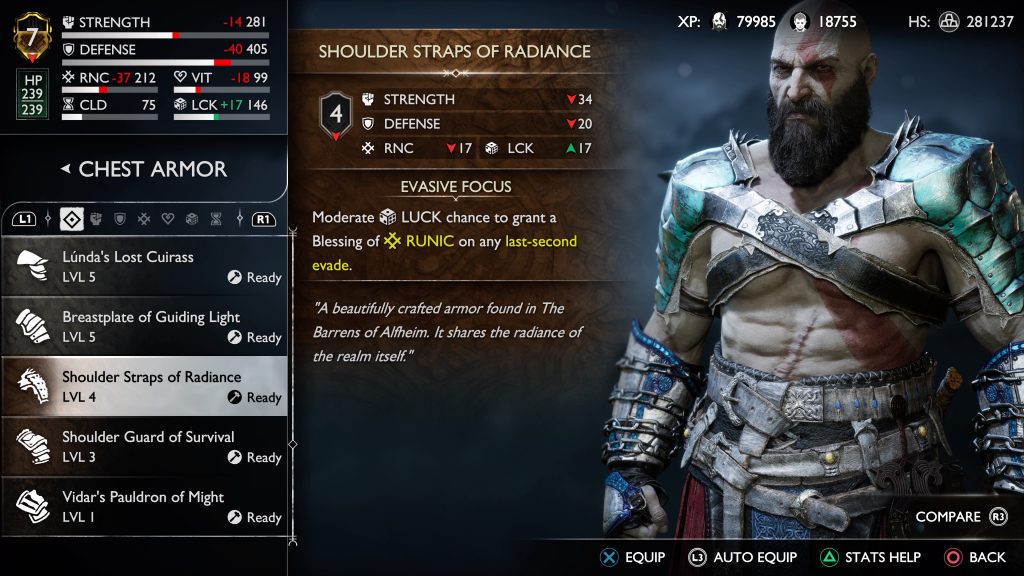1024x576 pixels.
Task: Switch to the all-stats diamond filter tab
Action: point(71,218)
